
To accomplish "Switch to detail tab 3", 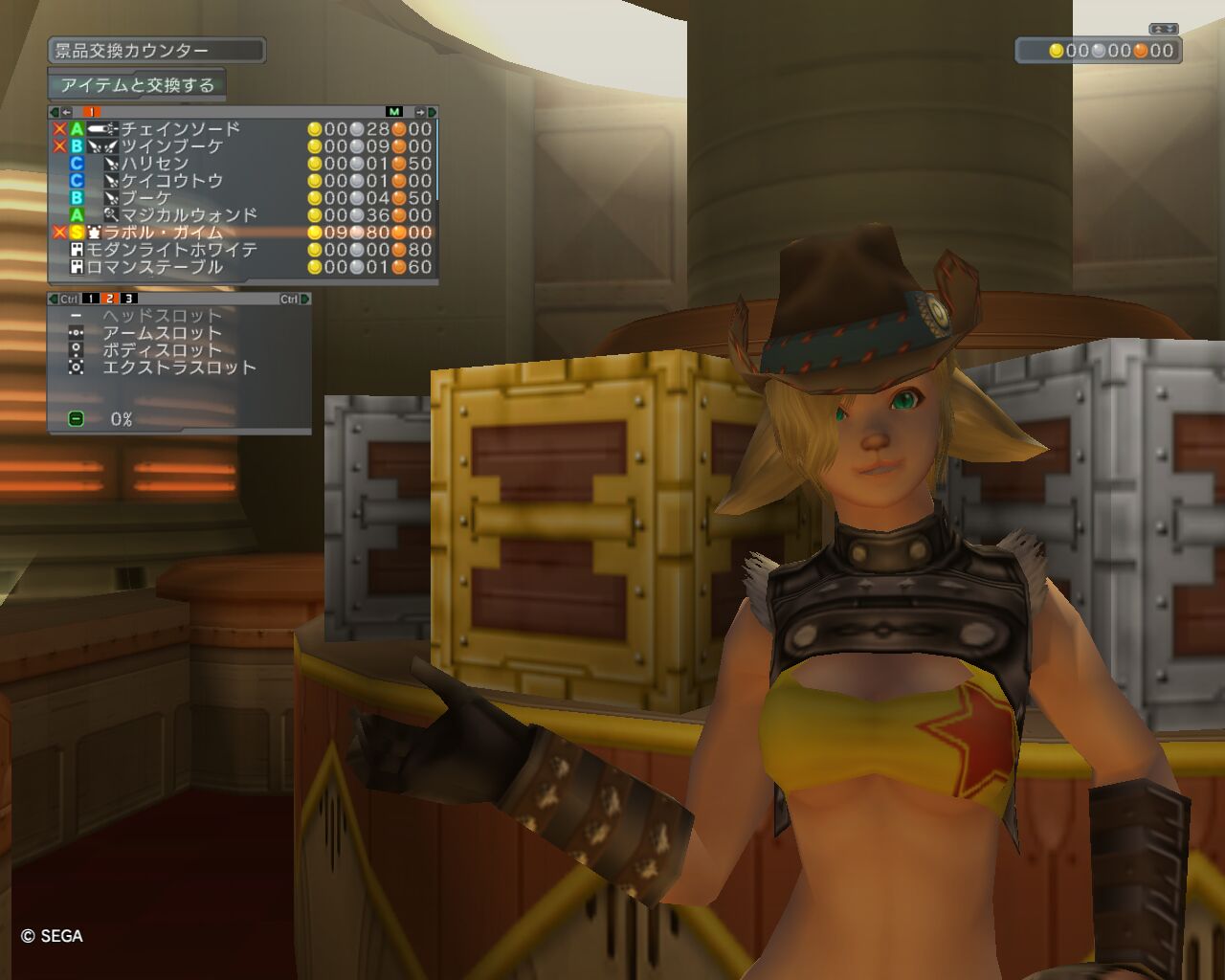I will pyautogui.click(x=128, y=300).
